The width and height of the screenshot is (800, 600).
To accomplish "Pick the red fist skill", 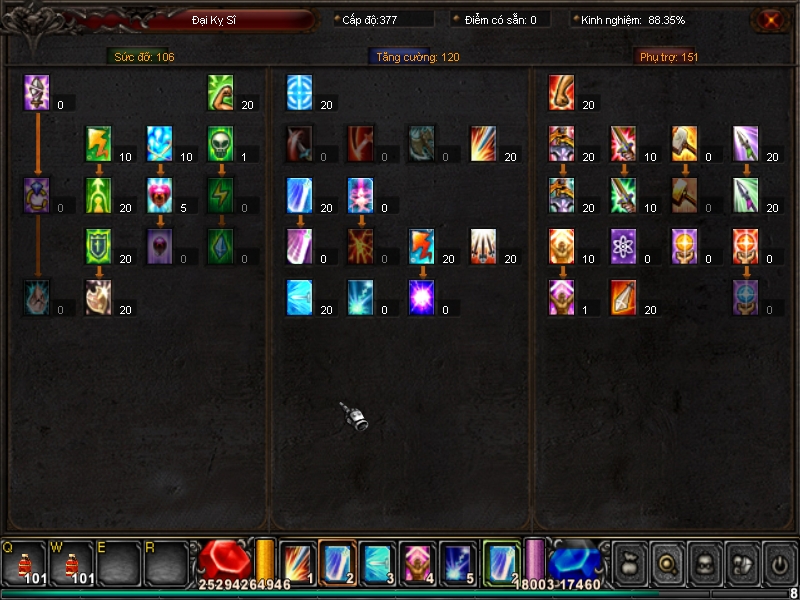I will (562, 92).
